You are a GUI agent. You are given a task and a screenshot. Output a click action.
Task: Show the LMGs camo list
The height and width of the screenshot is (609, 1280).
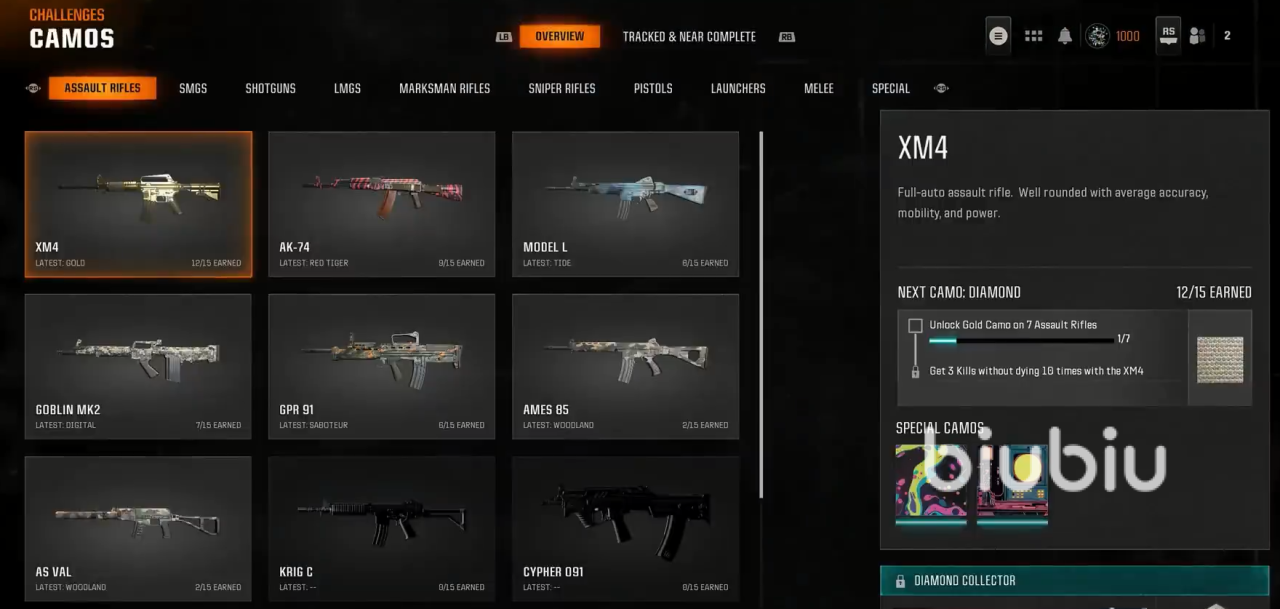click(x=347, y=89)
